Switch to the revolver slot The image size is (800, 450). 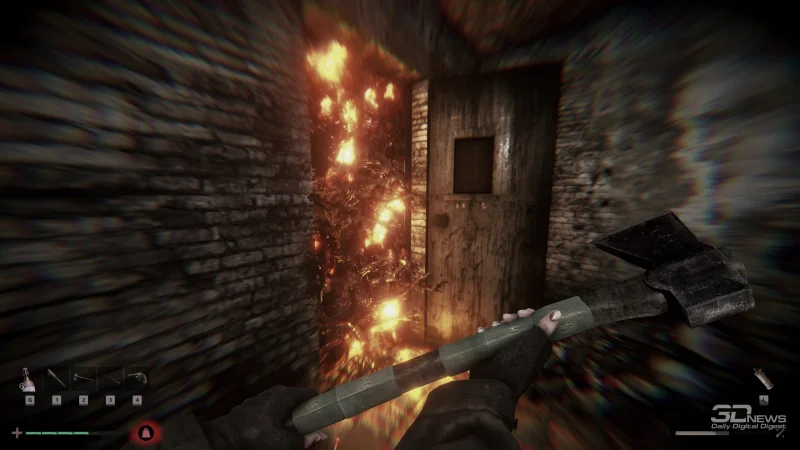click(x=137, y=380)
